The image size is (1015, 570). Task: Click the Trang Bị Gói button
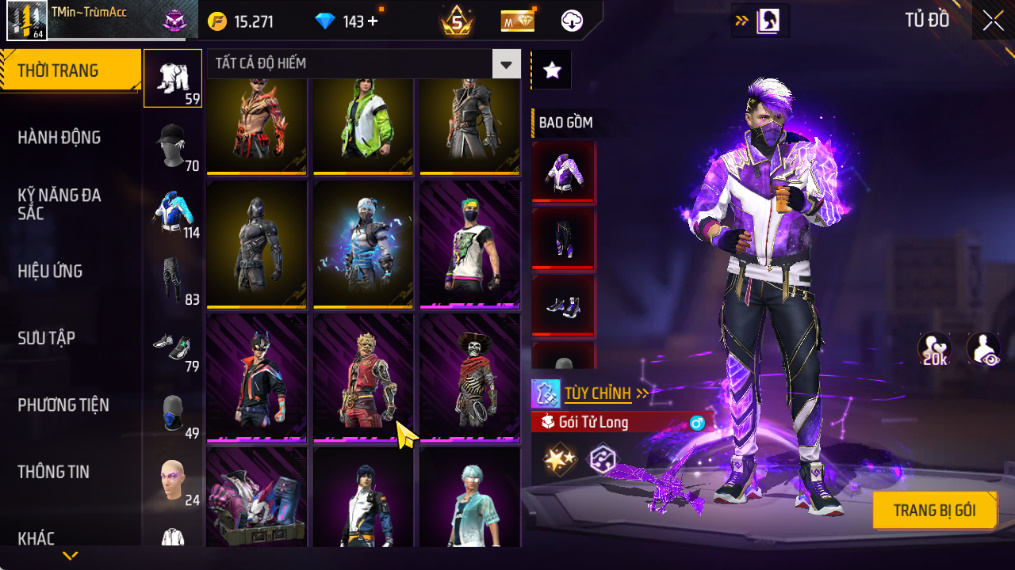[x=934, y=510]
